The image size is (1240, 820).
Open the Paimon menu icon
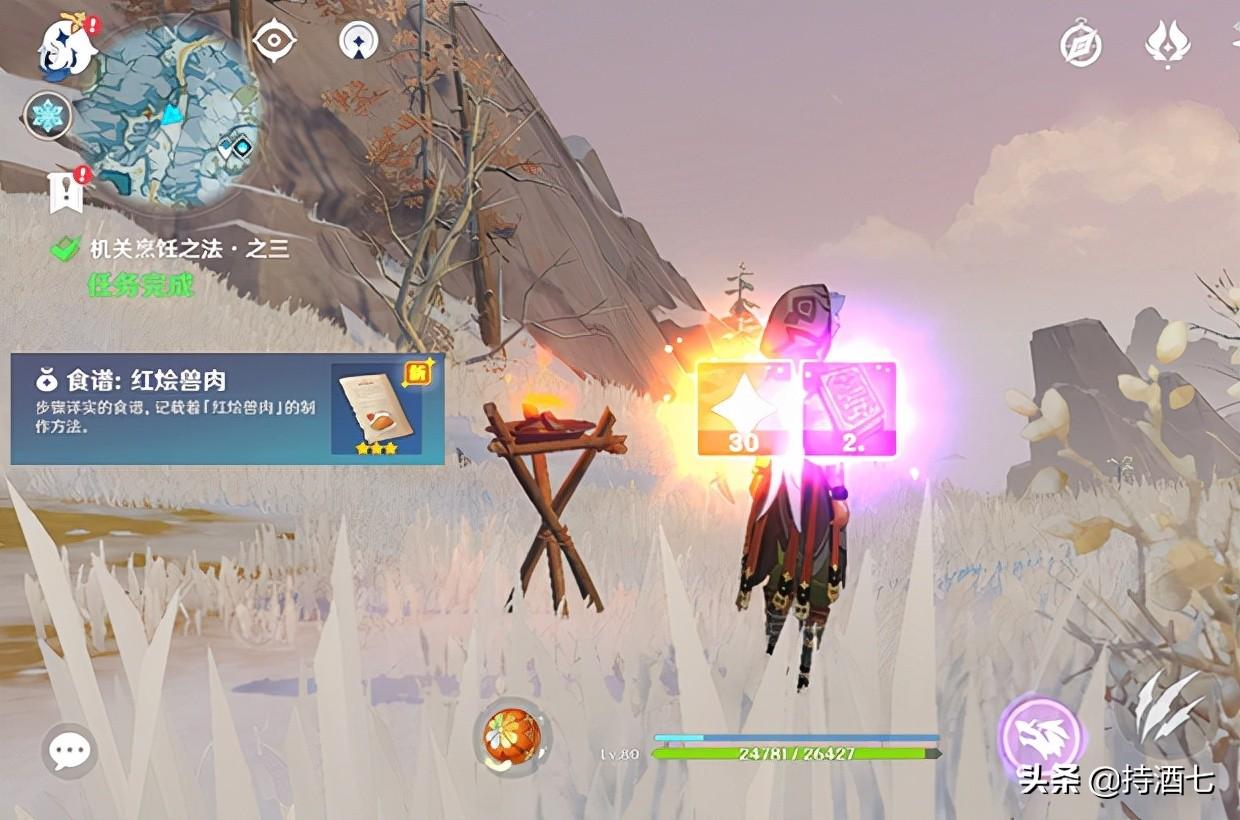[x=66, y=47]
